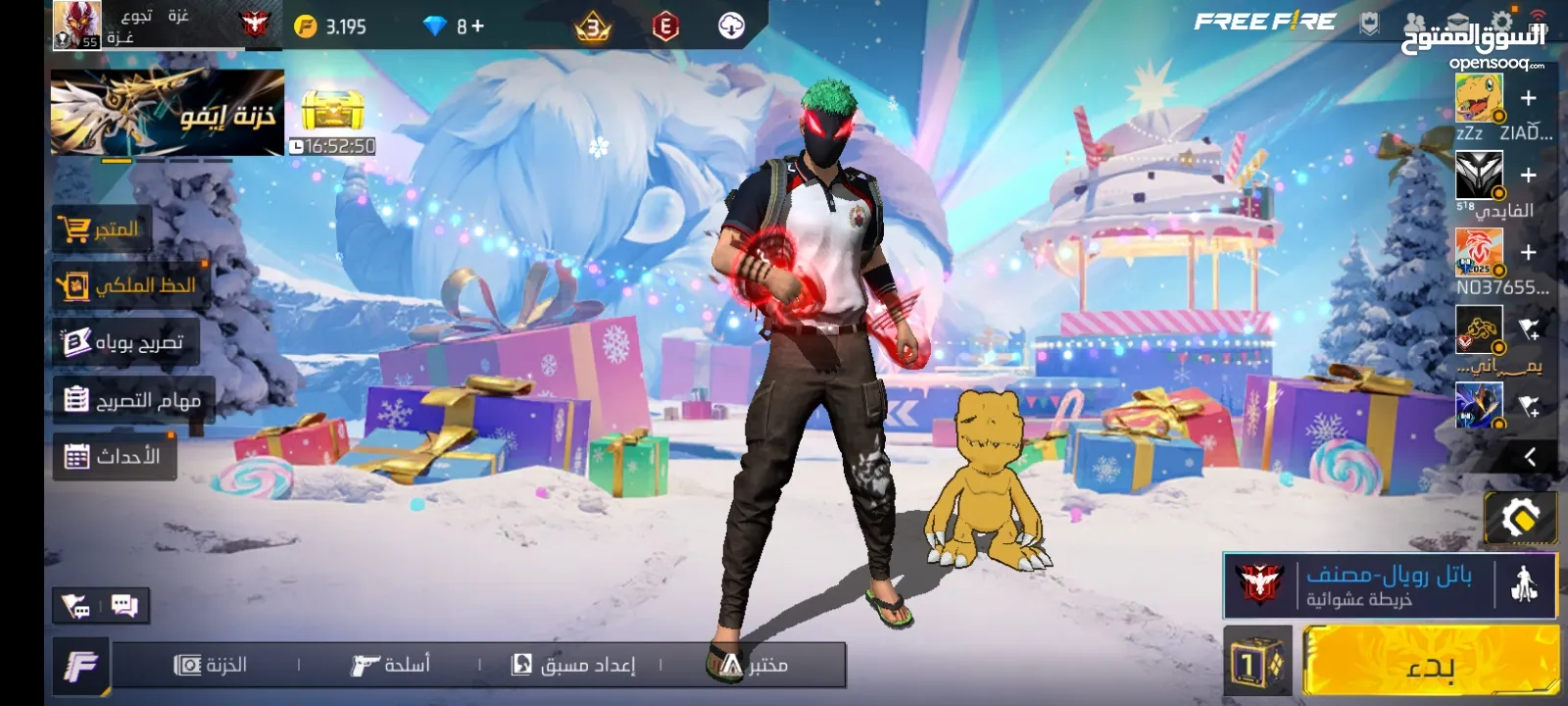The image size is (1568, 706).
Task: Open the الحظ الملكي Luck Royale menu
Action: click(x=129, y=285)
